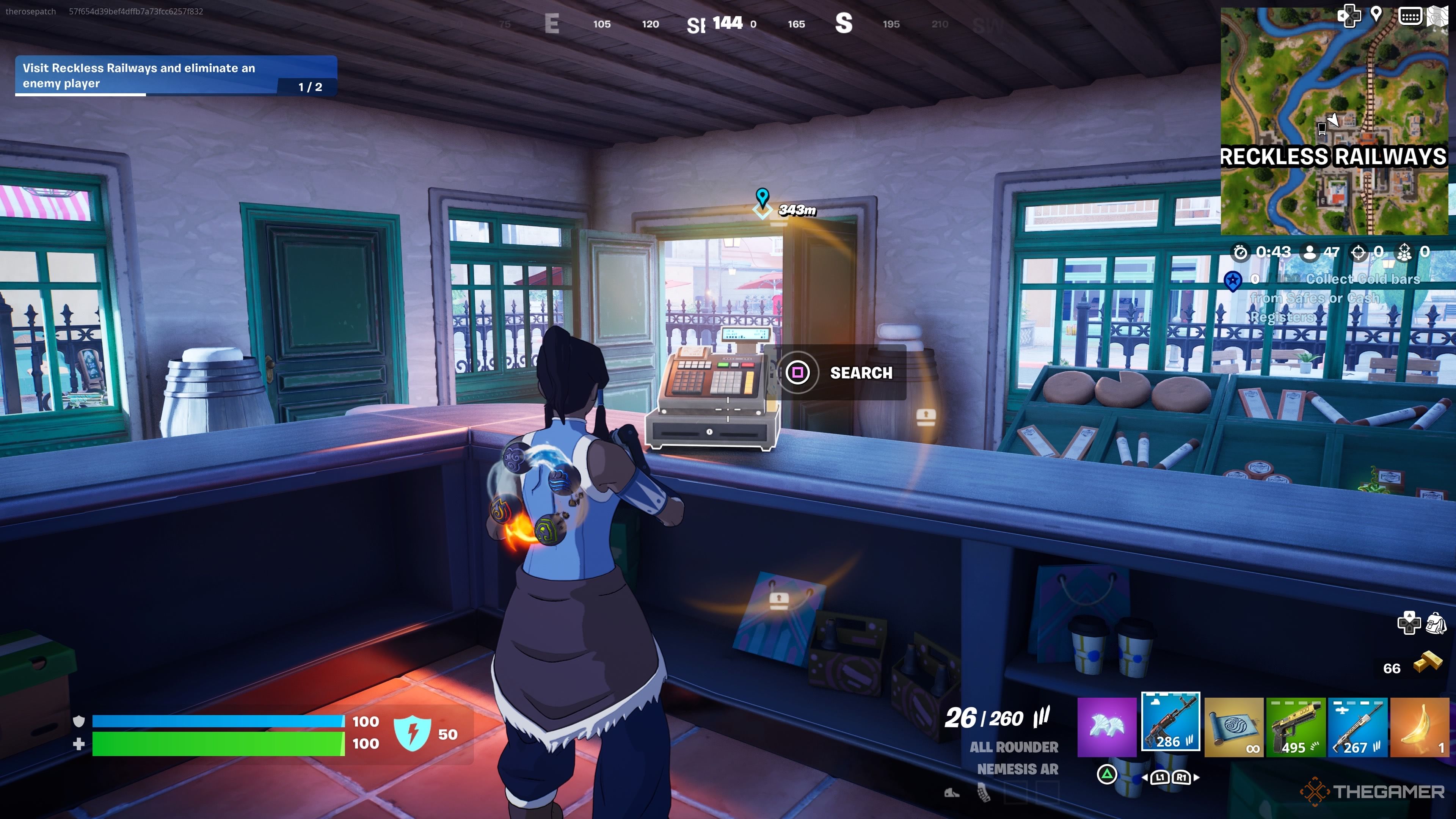Click the location pin icon above the minimap
The image size is (1456, 819).
tap(1376, 15)
